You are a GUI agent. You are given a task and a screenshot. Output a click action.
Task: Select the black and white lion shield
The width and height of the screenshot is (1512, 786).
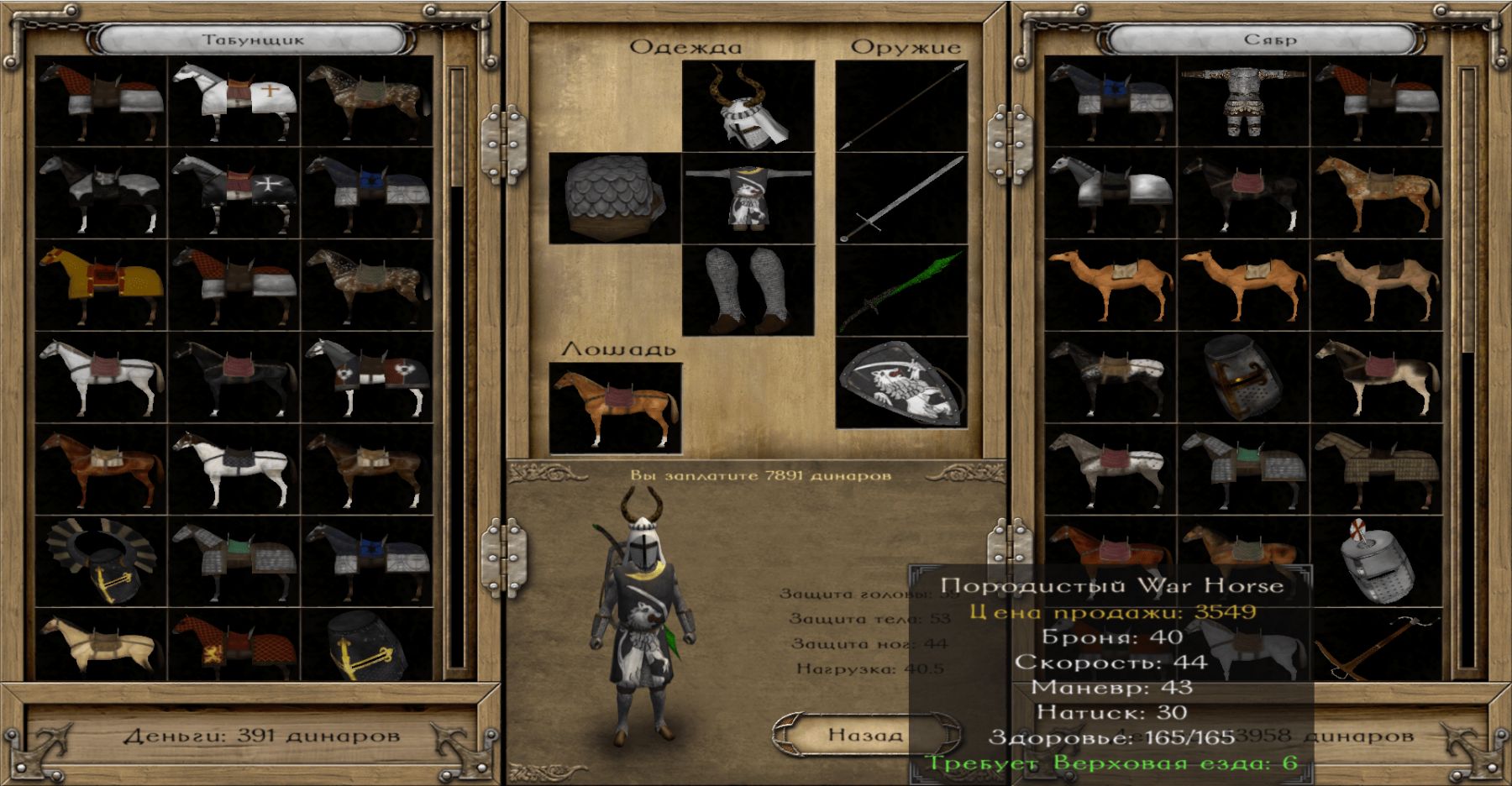tap(901, 383)
